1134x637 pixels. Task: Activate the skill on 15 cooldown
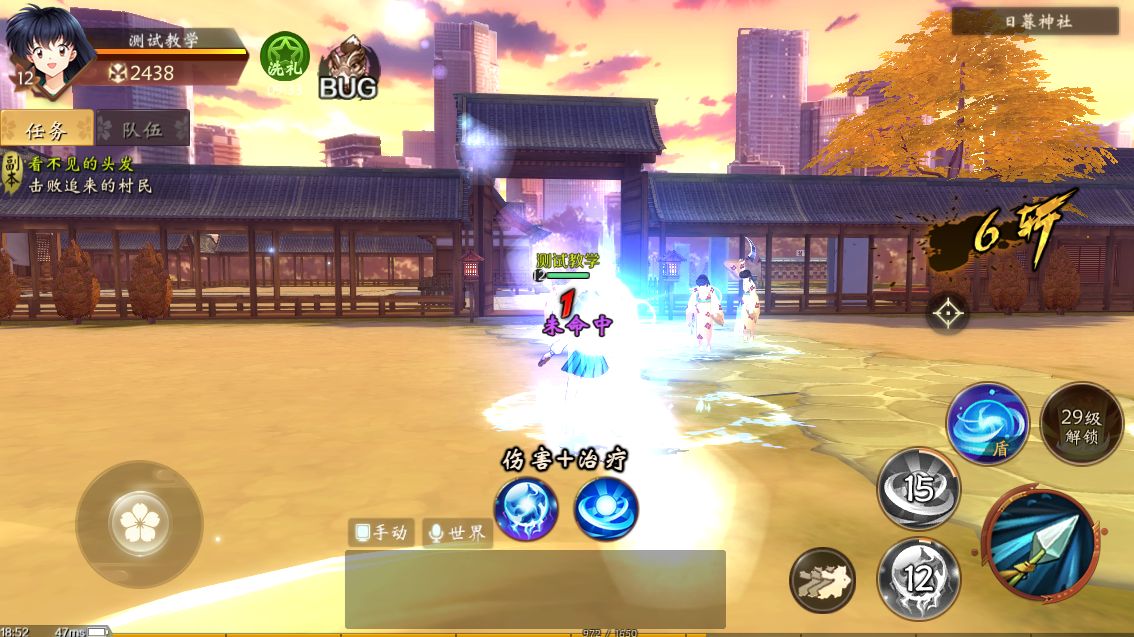click(918, 488)
